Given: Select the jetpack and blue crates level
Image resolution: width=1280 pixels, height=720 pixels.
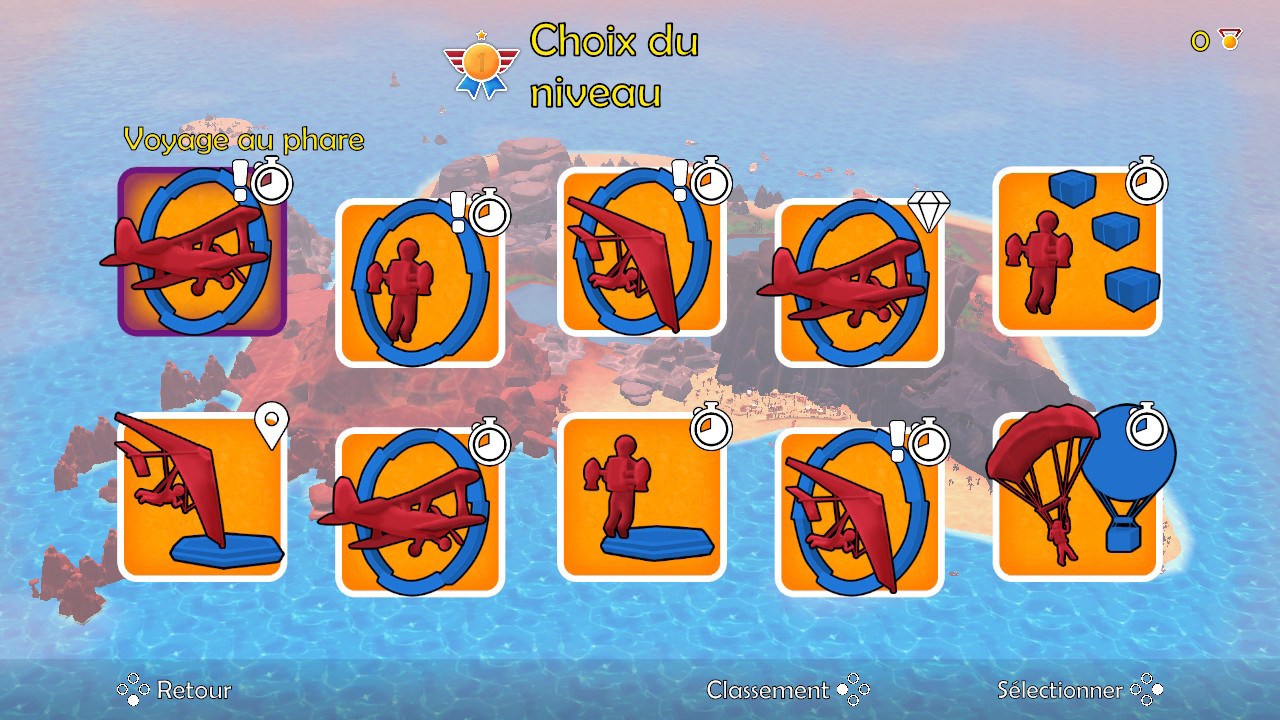Looking at the screenshot, I should 1077,252.
